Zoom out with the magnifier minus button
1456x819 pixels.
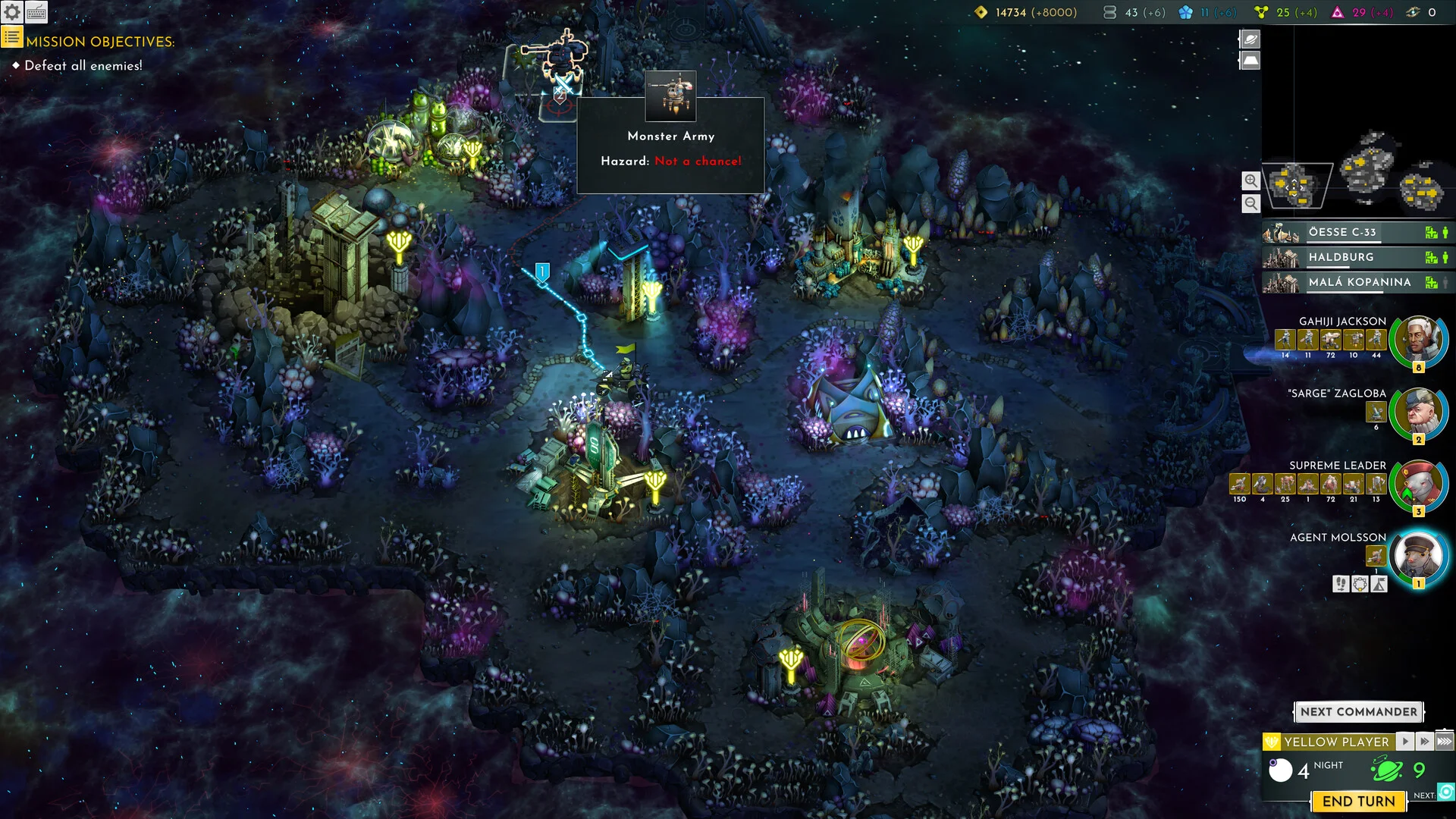point(1251,203)
